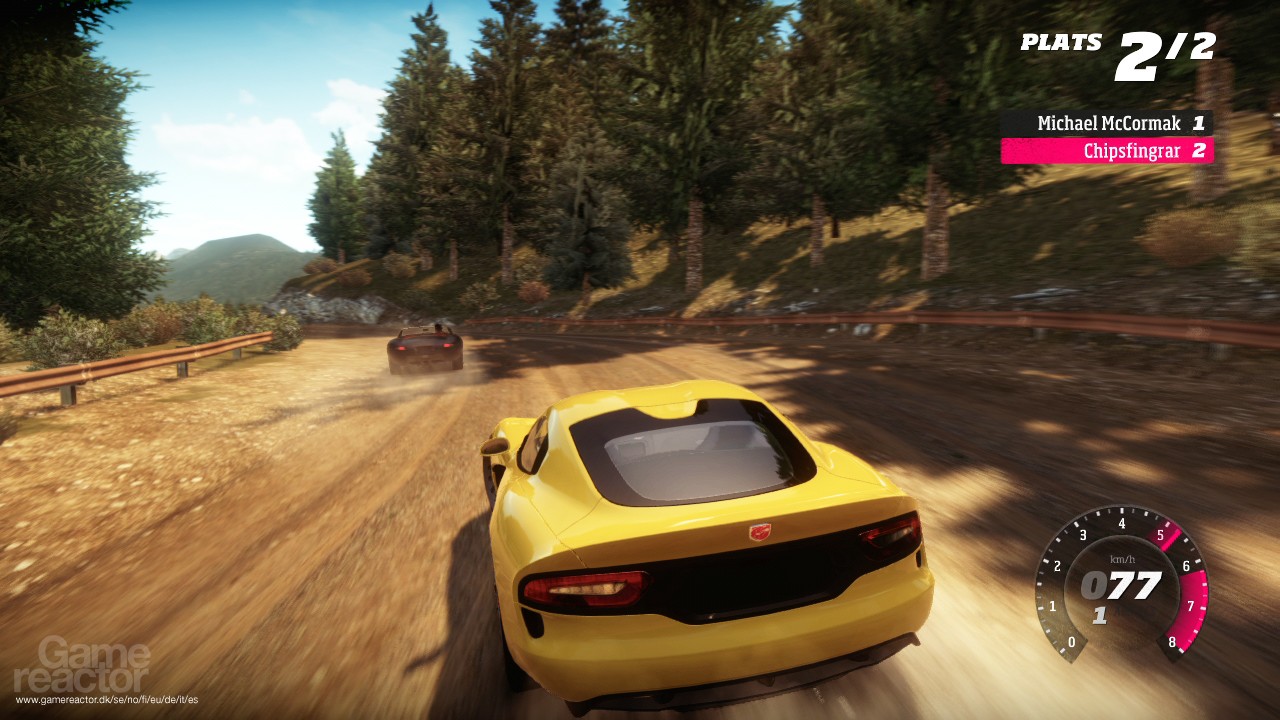Image resolution: width=1280 pixels, height=720 pixels.
Task: Select Michael McCormak in the standings list
Action: [1107, 123]
